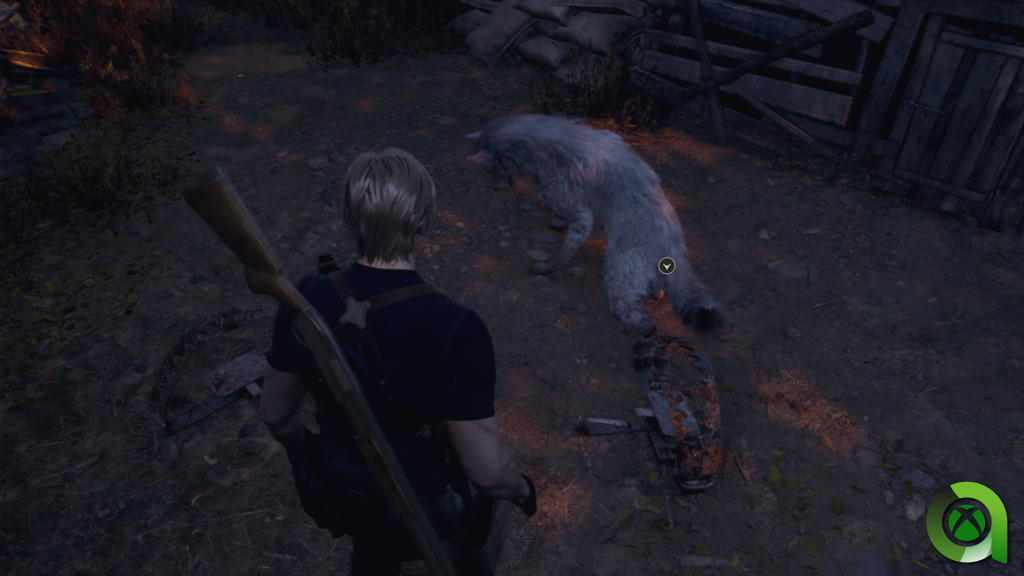Click the green Xbox logo watermark
Screen dimensions: 1024x576
coord(964,520)
